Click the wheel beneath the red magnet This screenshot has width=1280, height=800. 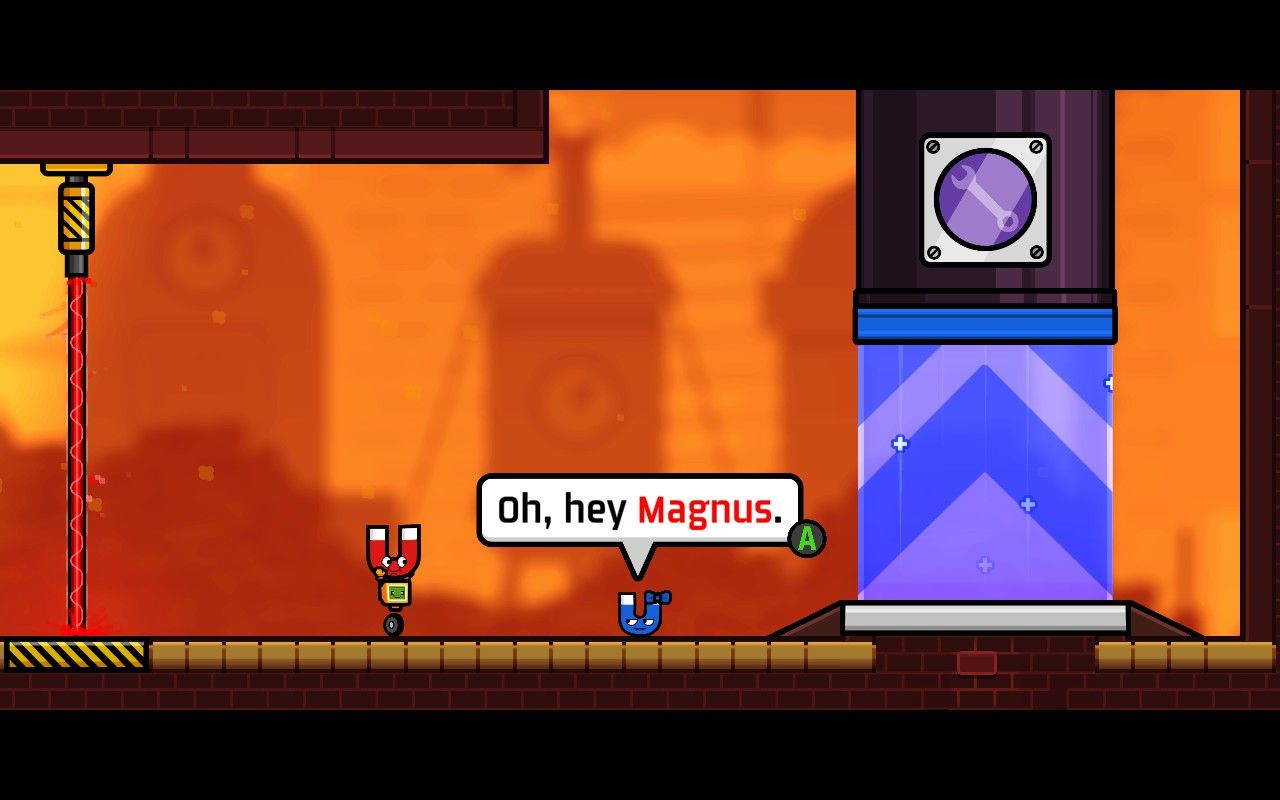coord(390,625)
